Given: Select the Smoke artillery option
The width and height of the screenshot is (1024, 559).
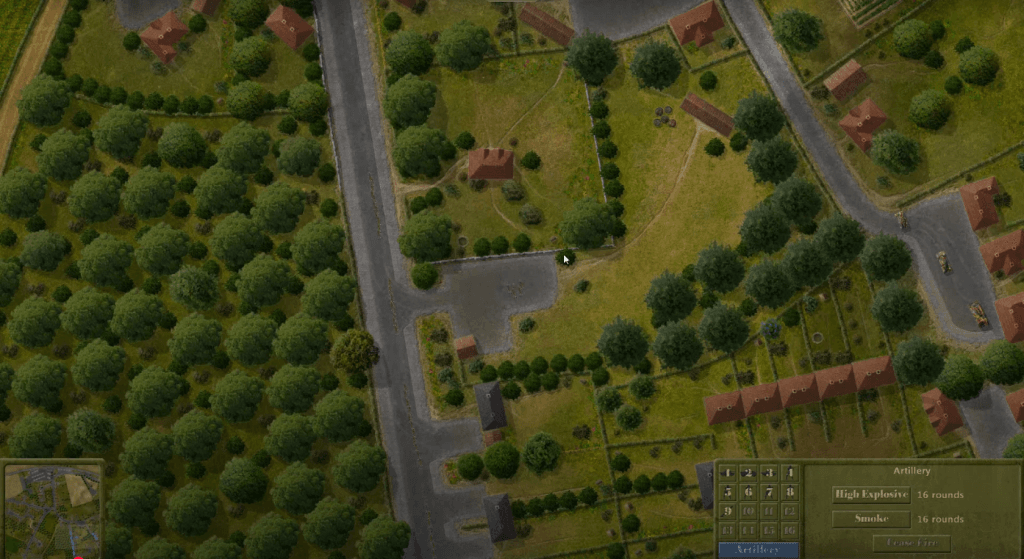Looking at the screenshot, I should [871, 519].
